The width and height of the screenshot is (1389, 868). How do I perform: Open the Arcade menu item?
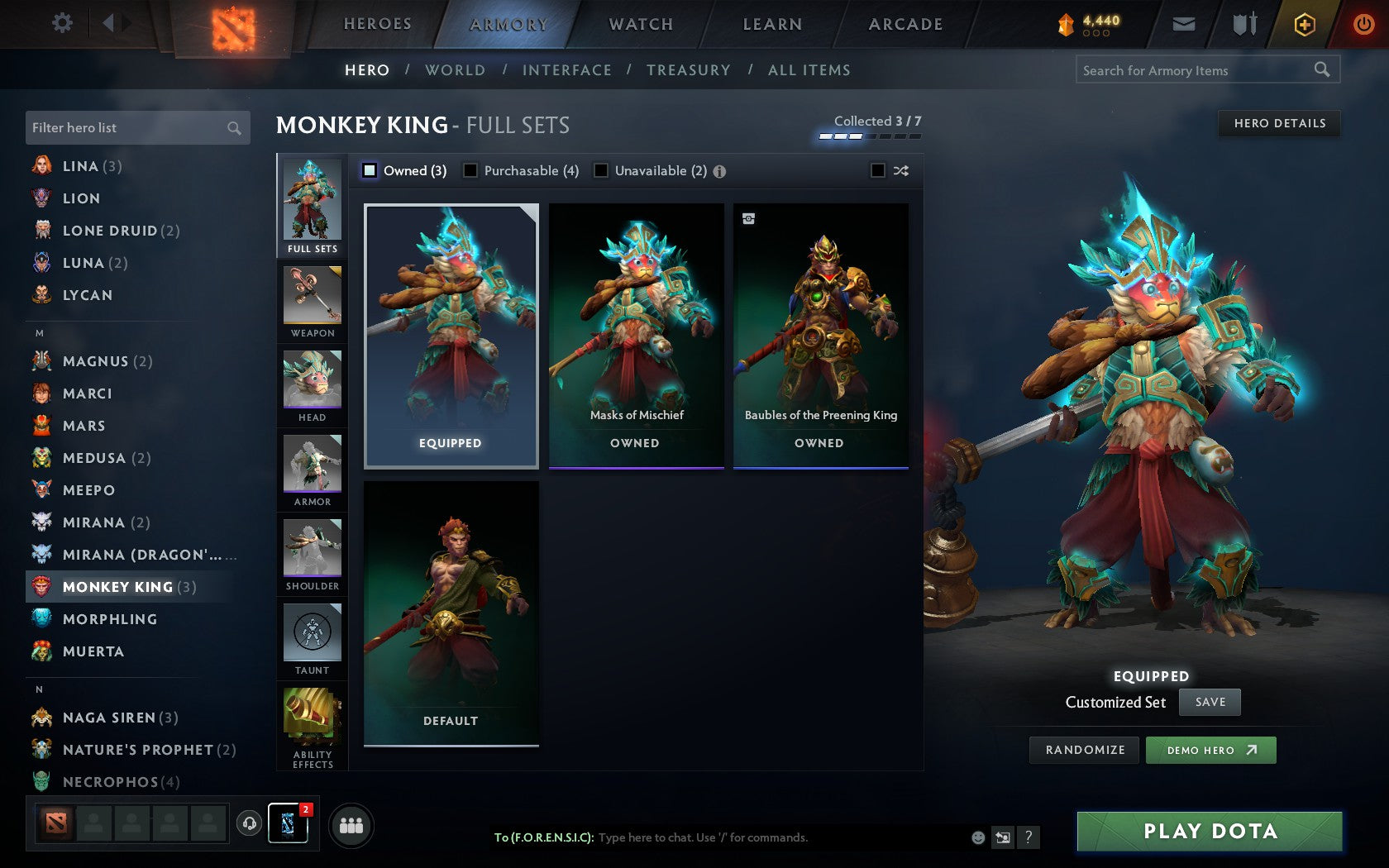click(904, 24)
